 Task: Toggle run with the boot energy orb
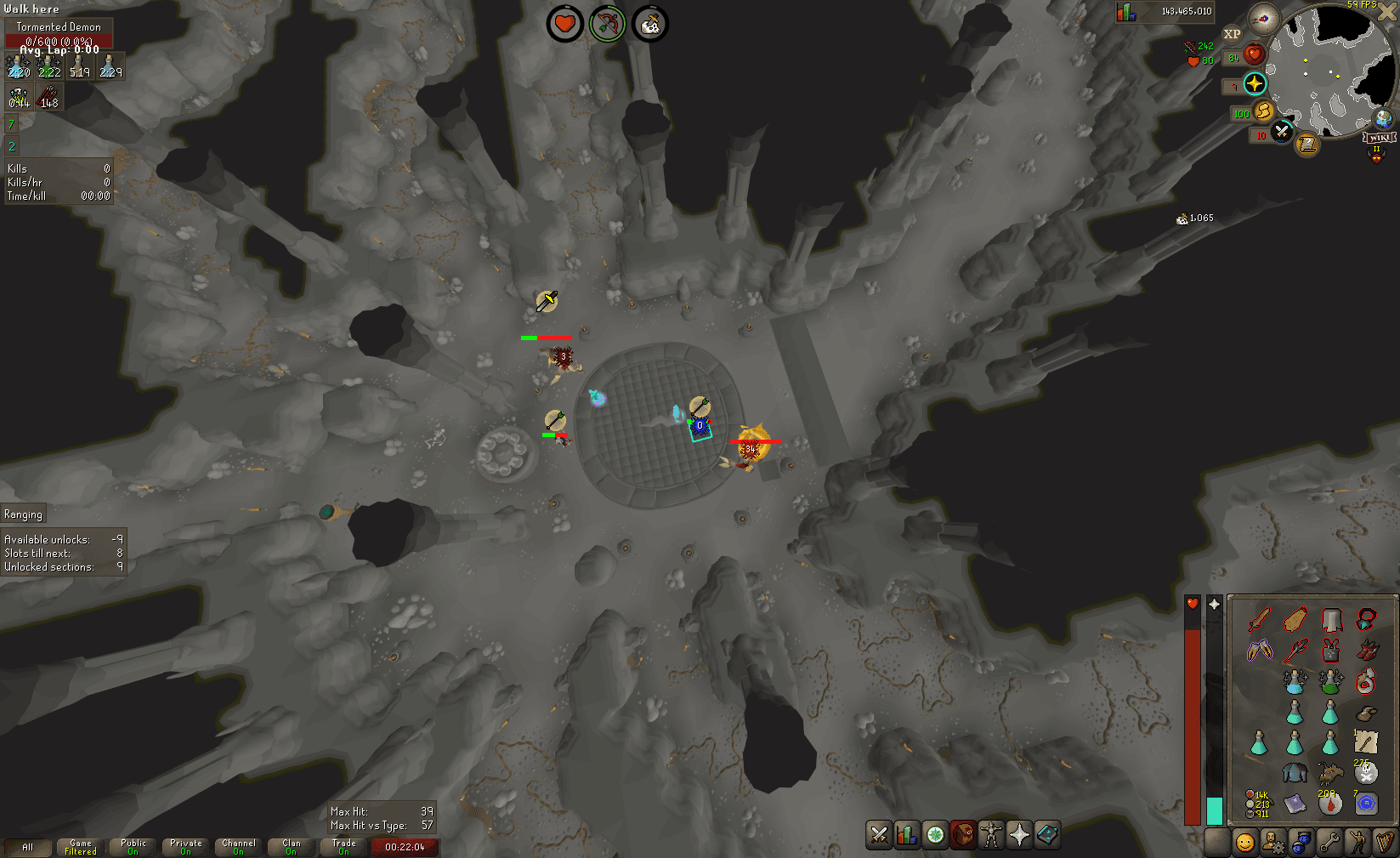[x=1264, y=111]
